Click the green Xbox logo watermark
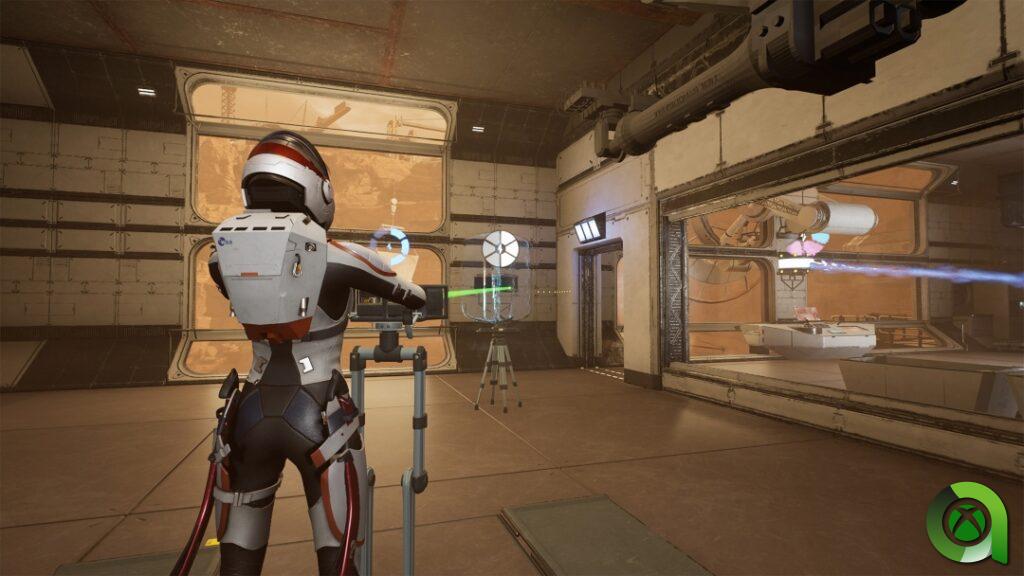This screenshot has height=576, width=1024. (x=966, y=522)
